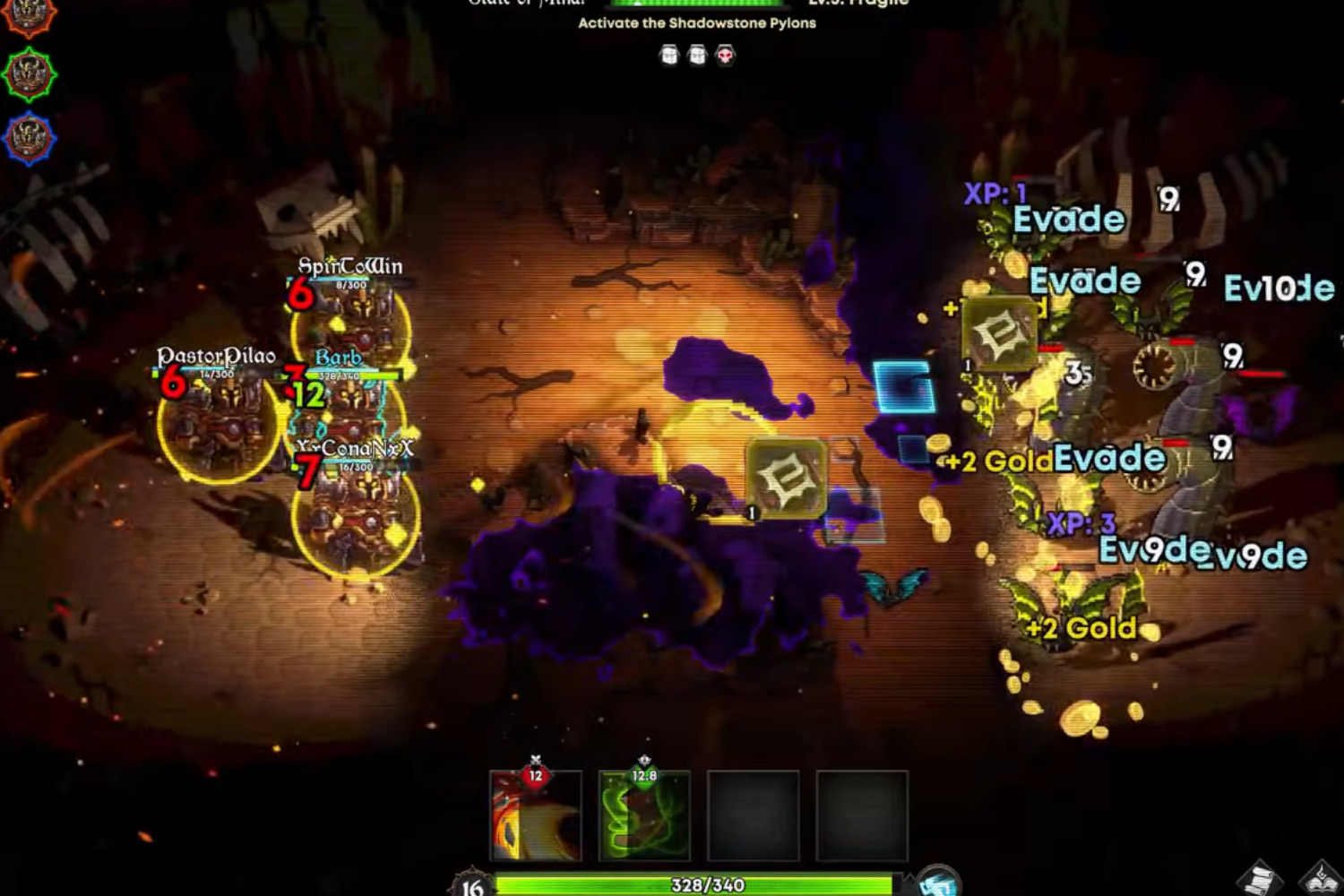Open the spellbook icon menu
Screen dimensions: 1344x896
coord(1321,878)
